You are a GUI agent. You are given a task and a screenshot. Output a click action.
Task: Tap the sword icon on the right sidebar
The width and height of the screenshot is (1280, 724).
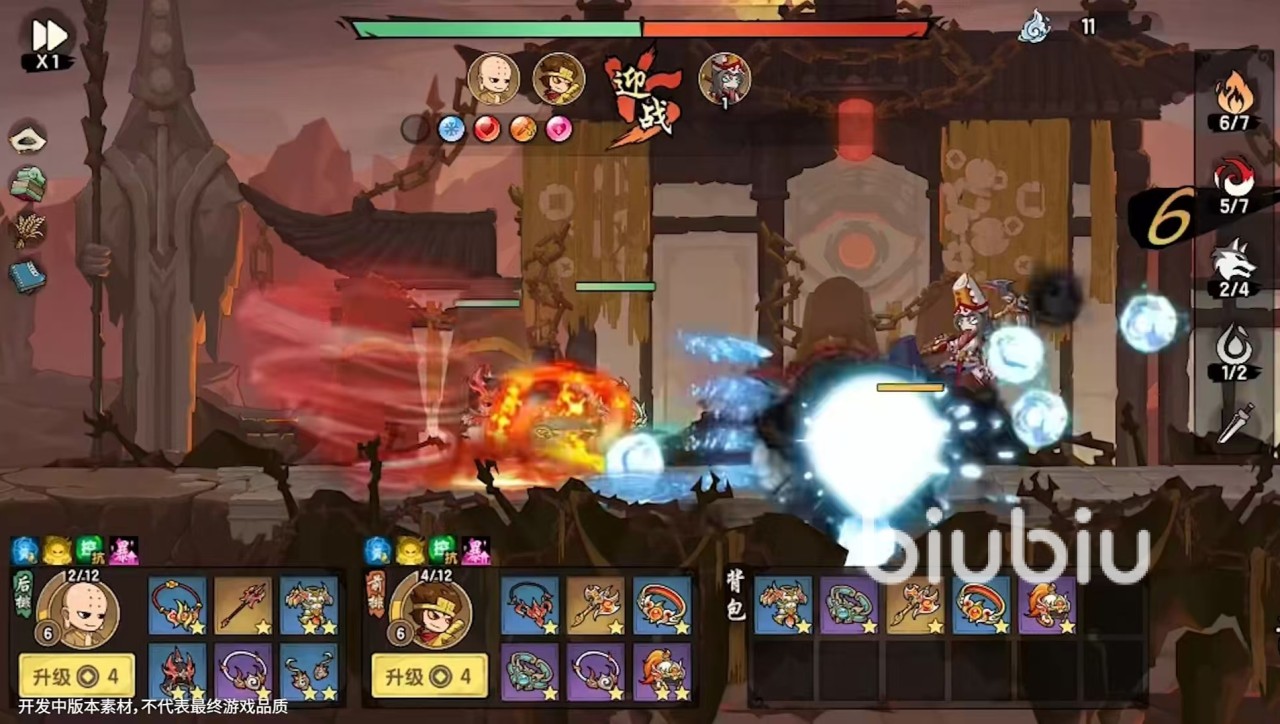coord(1235,424)
